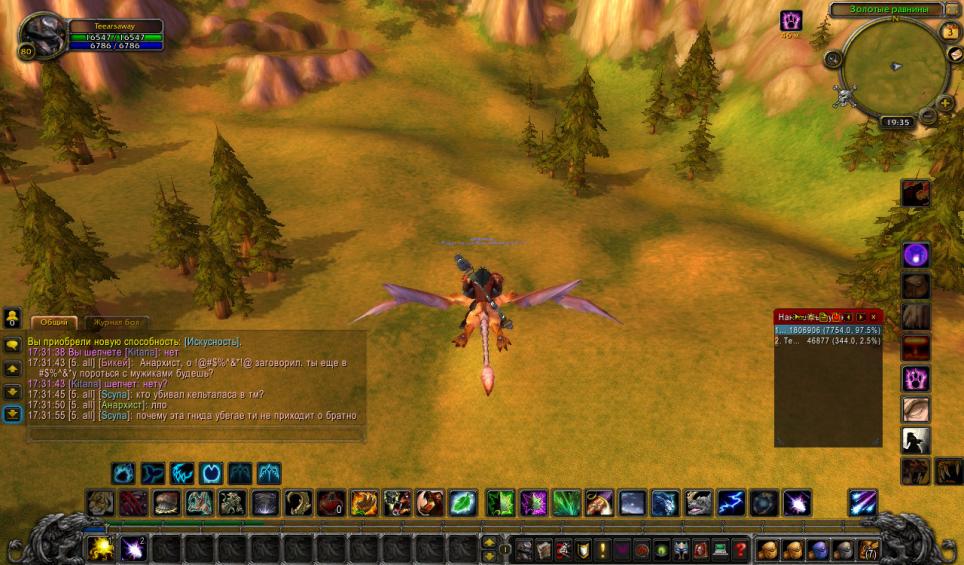Click the purple paw buff icon near minimap
This screenshot has width=964, height=565.
tap(791, 20)
